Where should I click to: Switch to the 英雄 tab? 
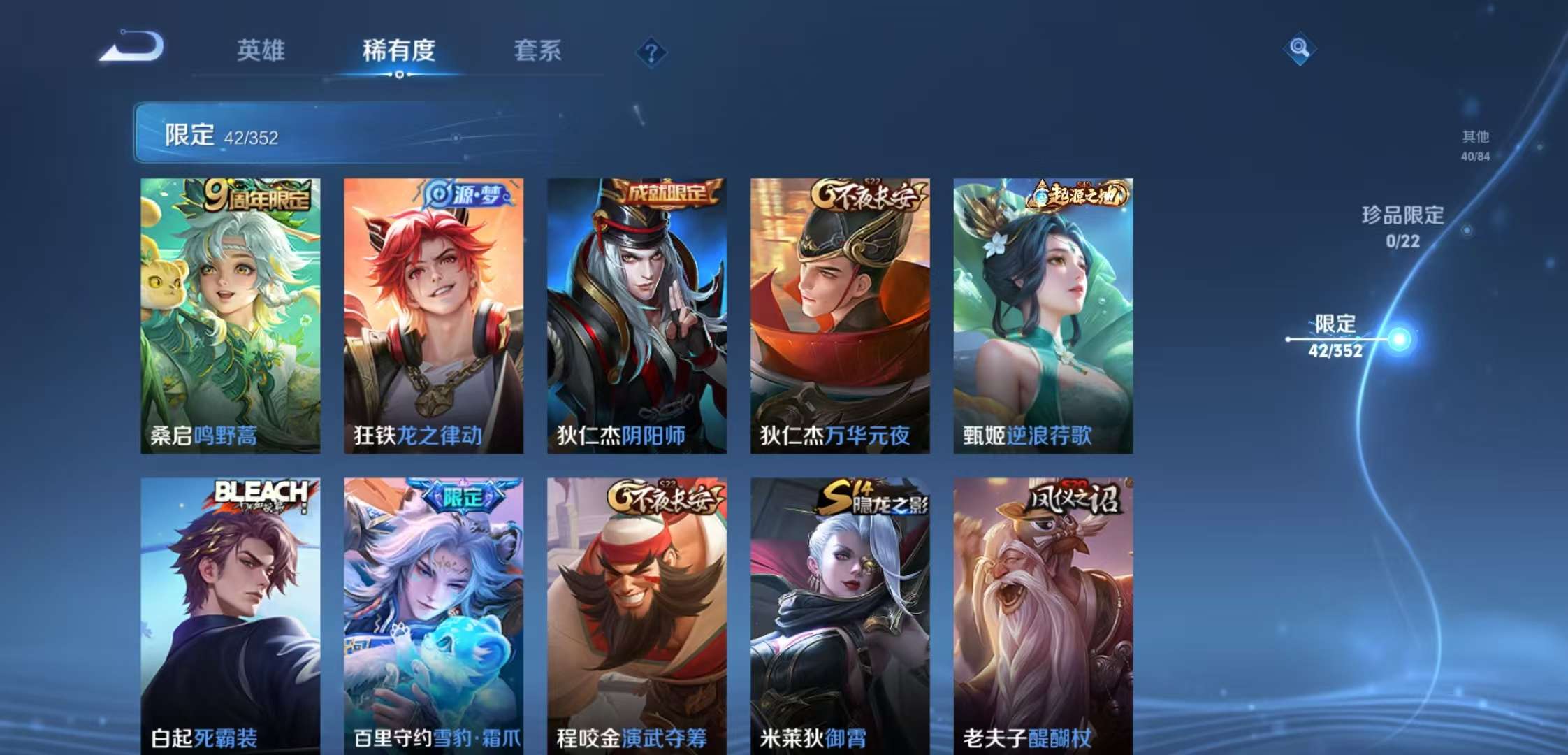[263, 51]
